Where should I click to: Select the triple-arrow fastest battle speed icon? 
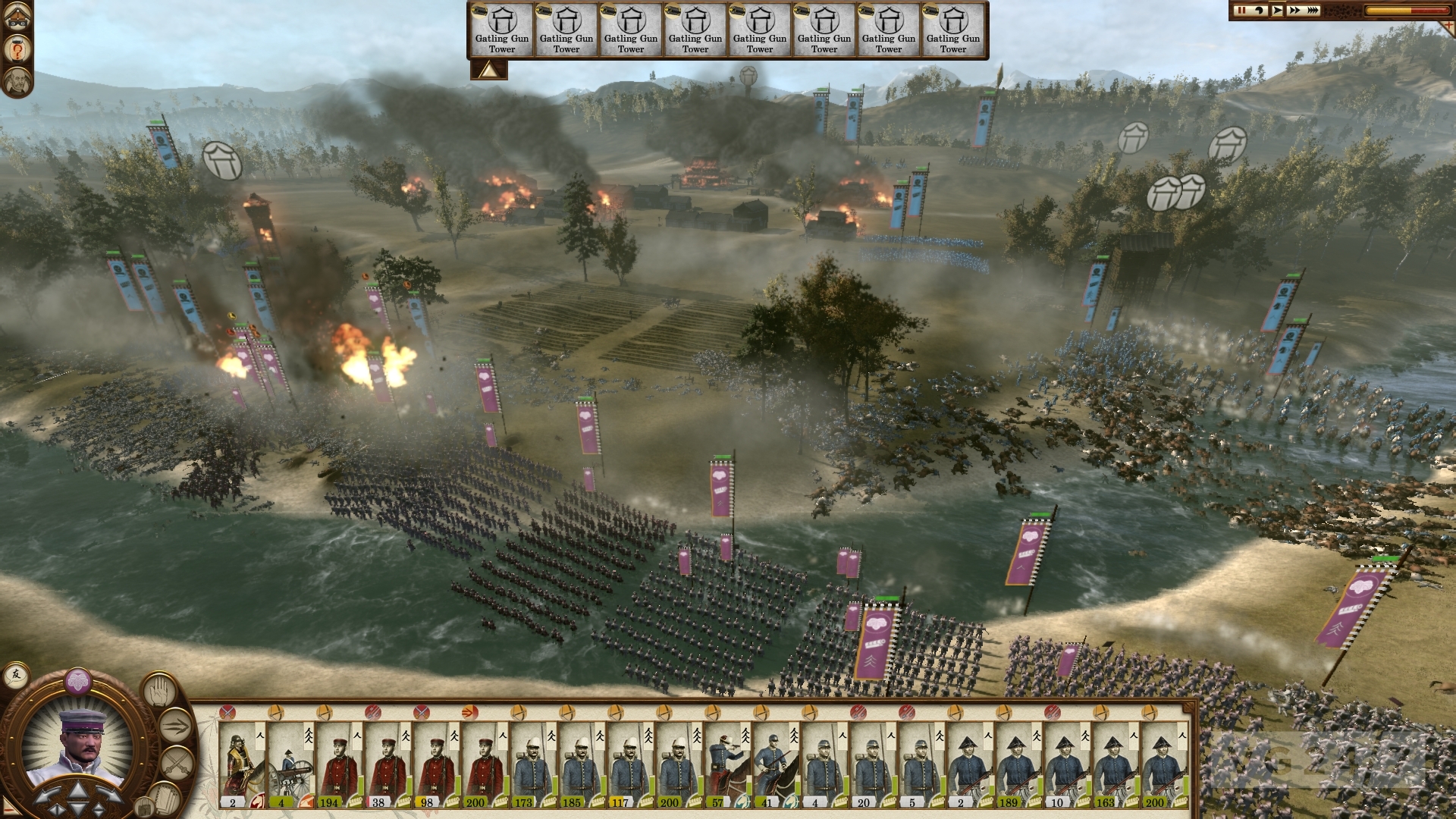(1312, 10)
